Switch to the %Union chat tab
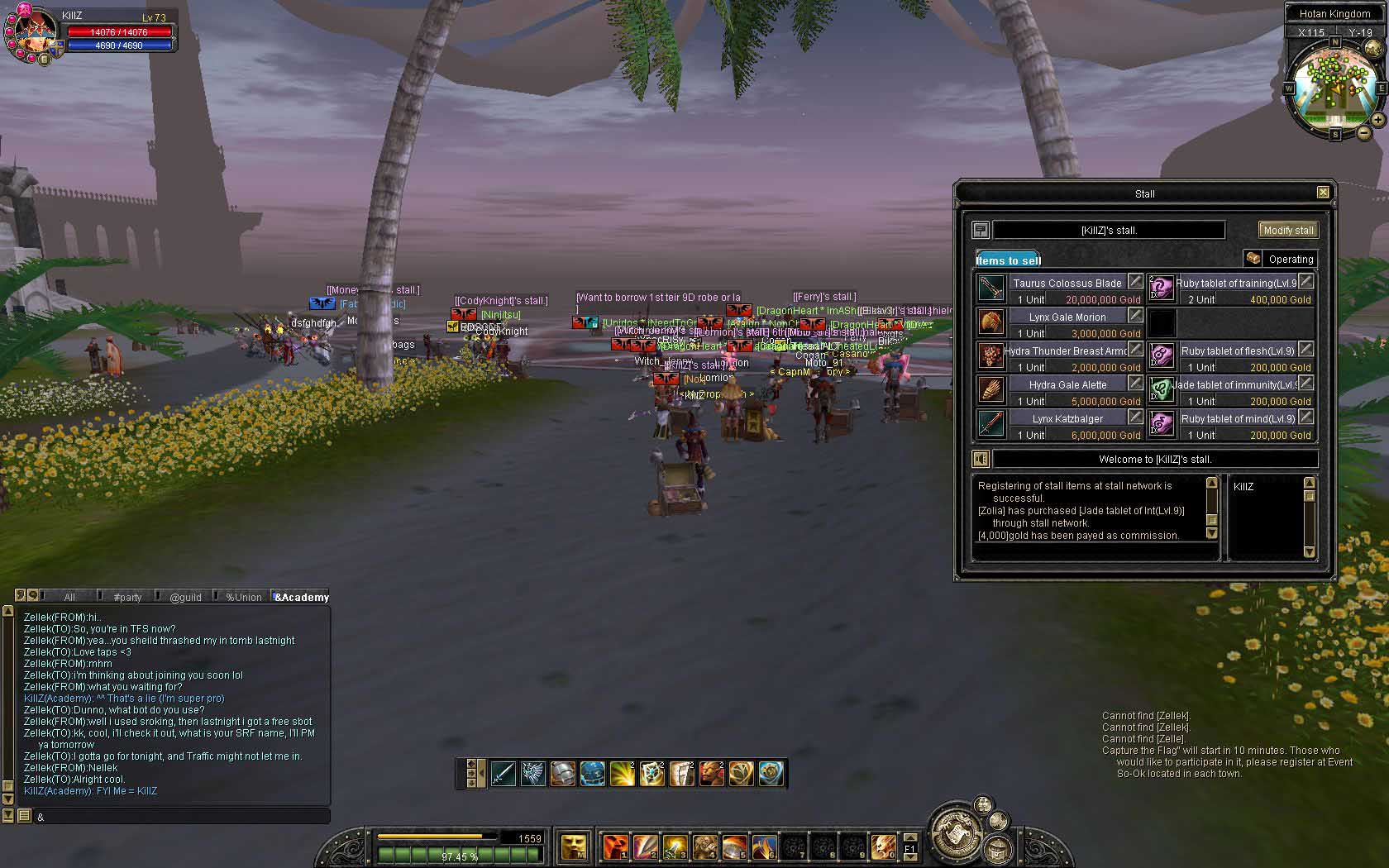The height and width of the screenshot is (868, 1389). pos(243,597)
